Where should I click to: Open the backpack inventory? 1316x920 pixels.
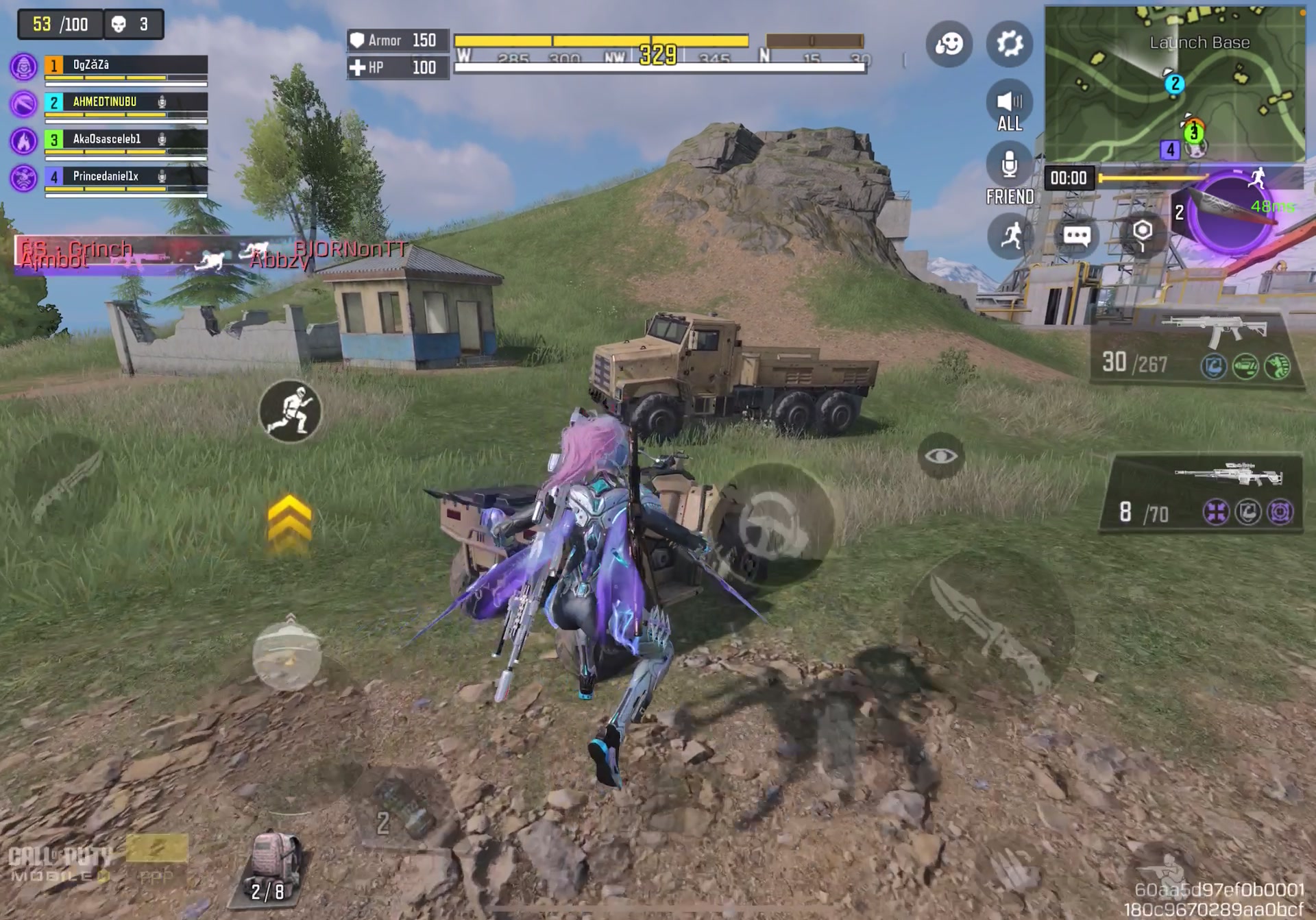point(273,867)
